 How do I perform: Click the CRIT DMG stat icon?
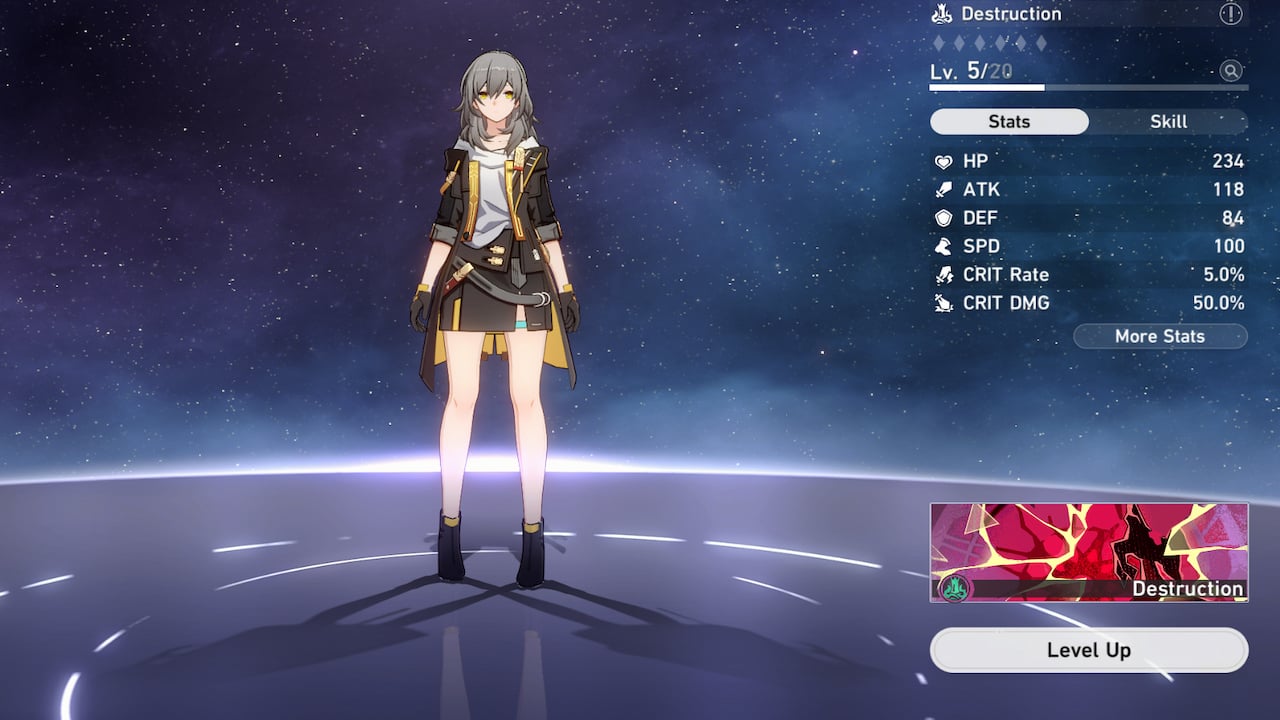tap(943, 303)
